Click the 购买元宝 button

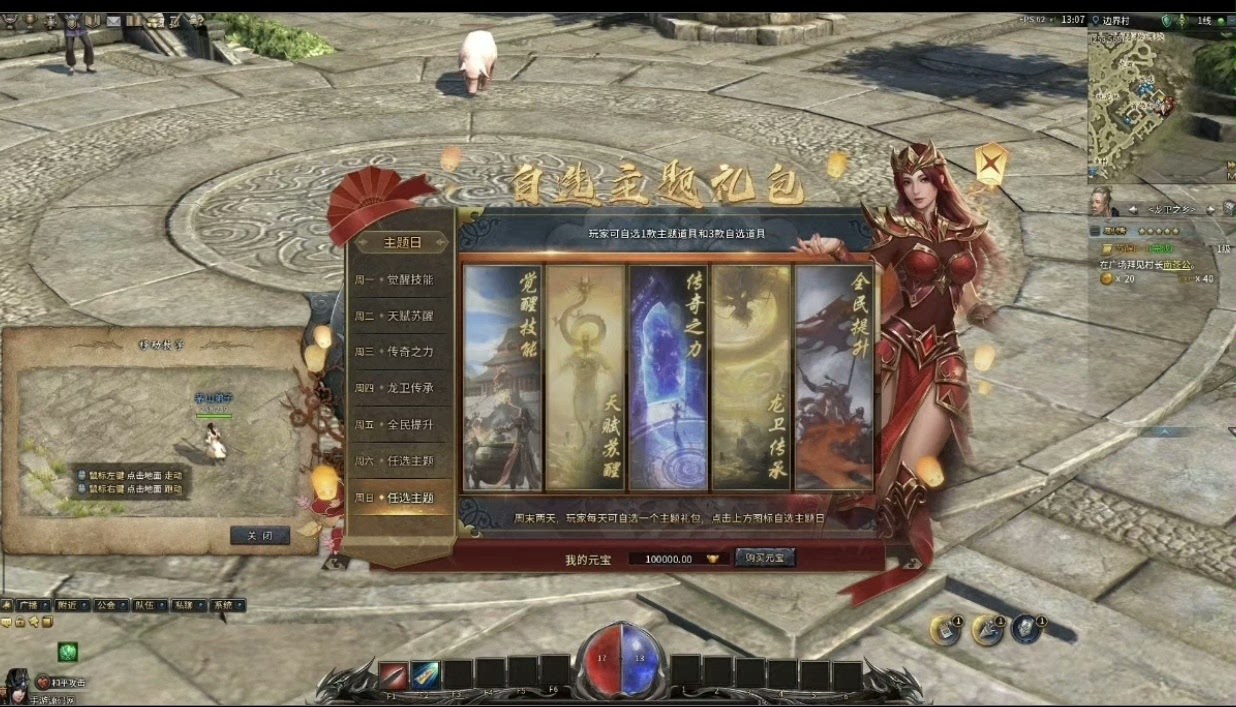pyautogui.click(x=765, y=558)
